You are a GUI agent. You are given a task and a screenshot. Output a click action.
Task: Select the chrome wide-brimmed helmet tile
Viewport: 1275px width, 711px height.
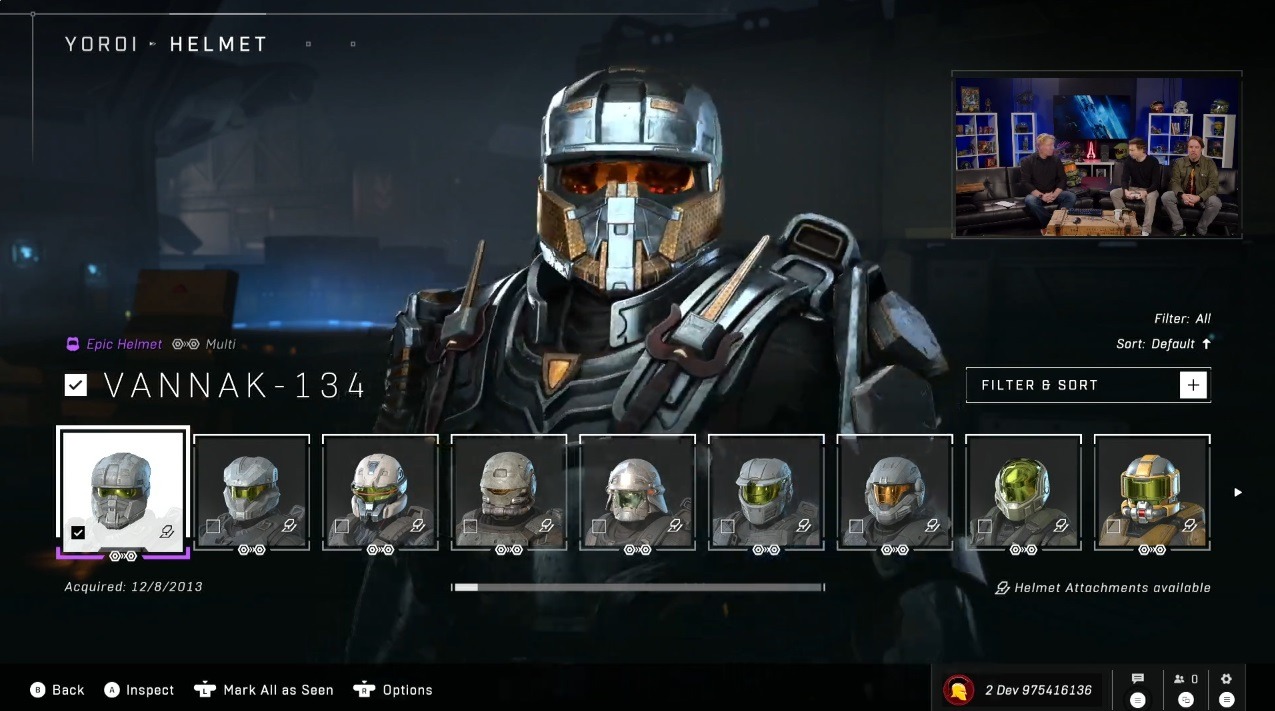pos(637,491)
